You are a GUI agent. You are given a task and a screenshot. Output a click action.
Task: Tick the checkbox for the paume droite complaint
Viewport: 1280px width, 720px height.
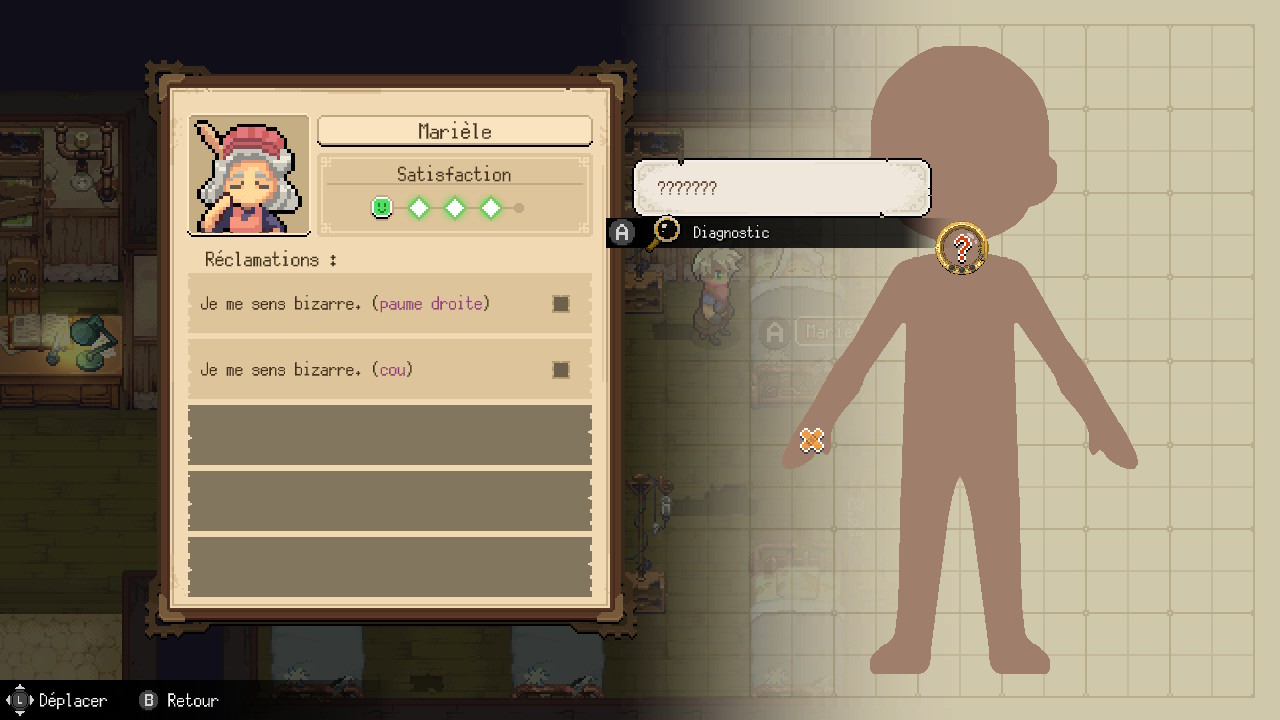coord(561,304)
